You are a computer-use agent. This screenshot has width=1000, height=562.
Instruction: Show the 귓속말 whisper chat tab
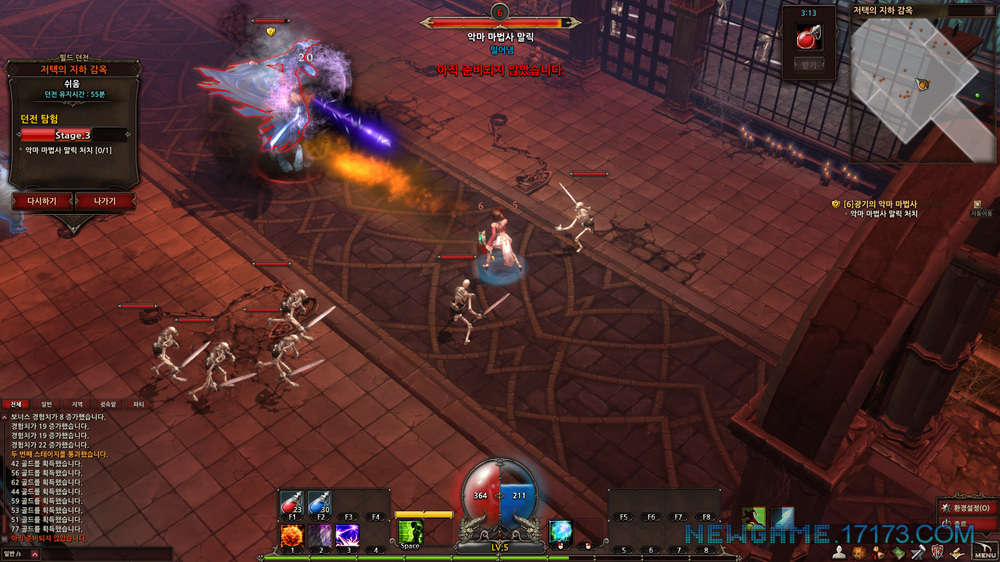click(108, 405)
